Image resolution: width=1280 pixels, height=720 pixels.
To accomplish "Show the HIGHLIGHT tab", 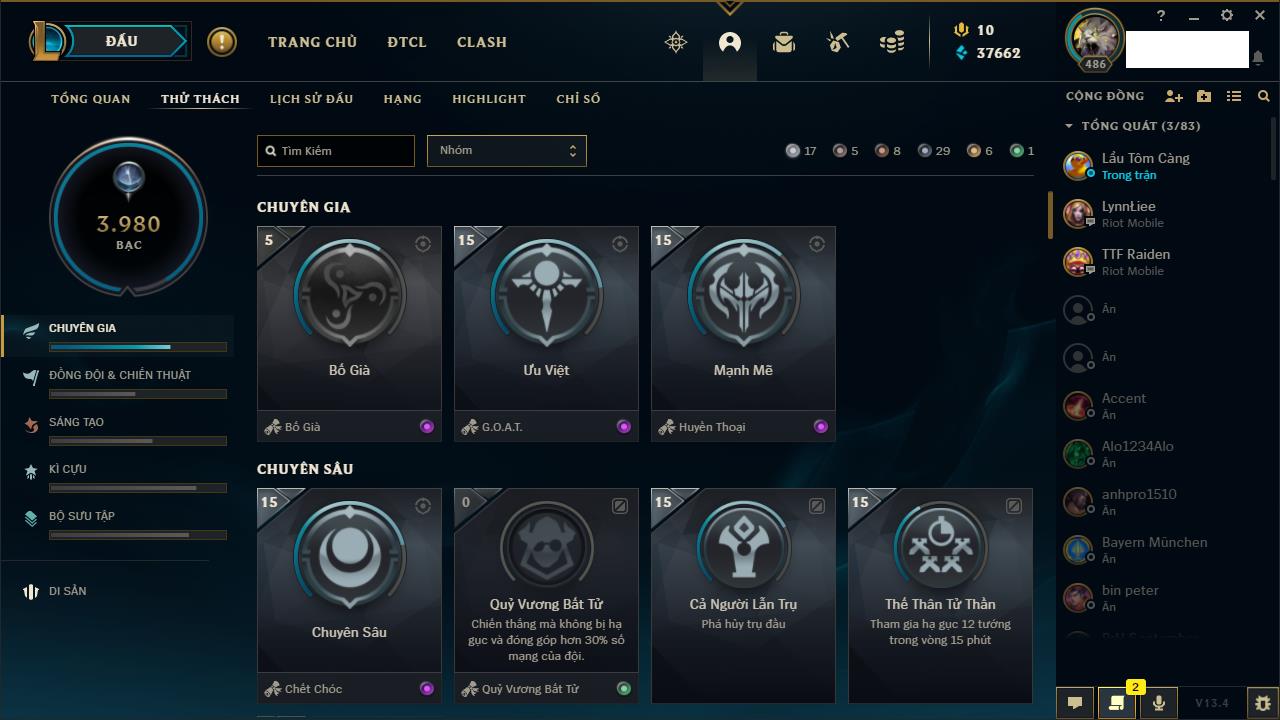I will click(489, 99).
